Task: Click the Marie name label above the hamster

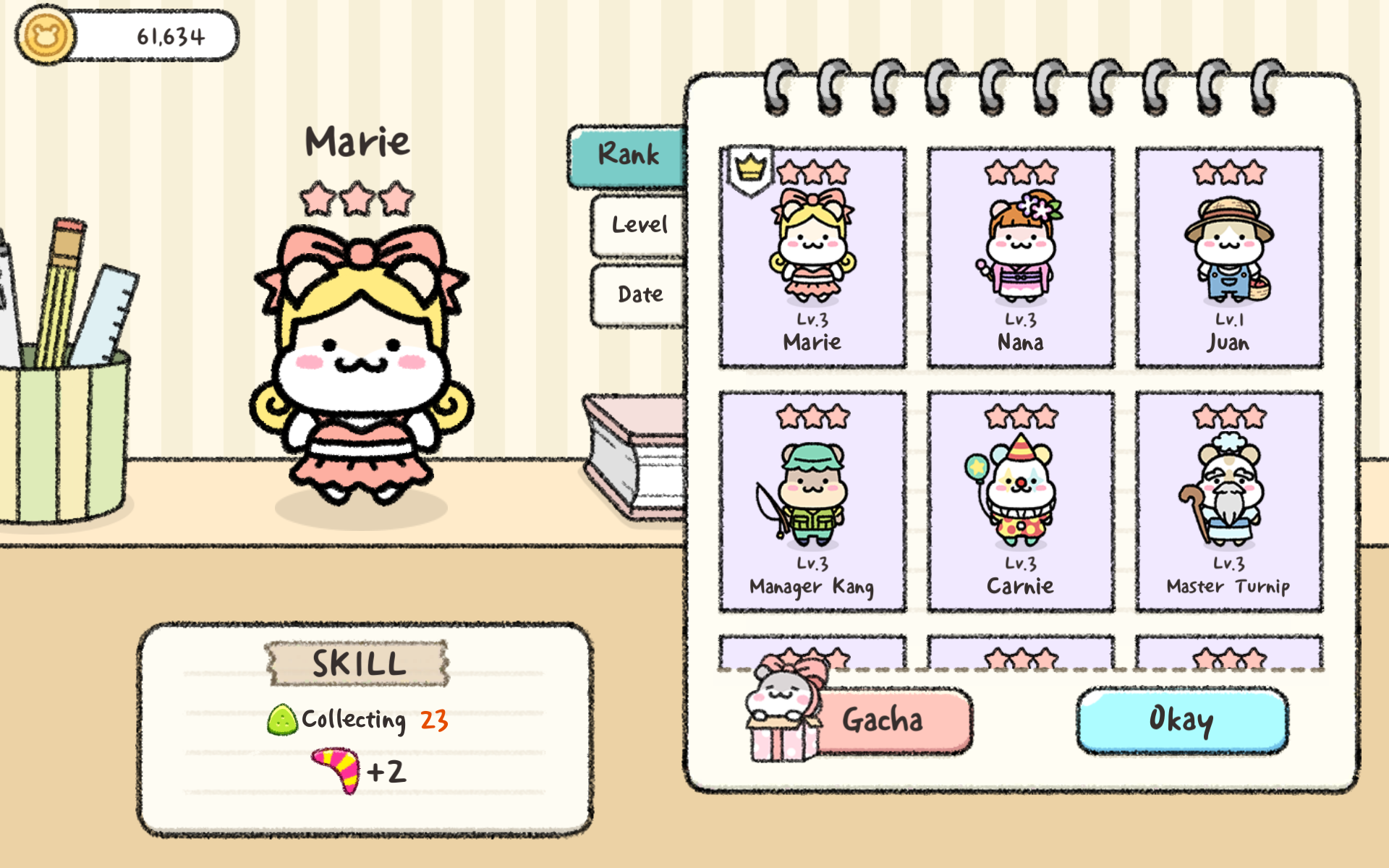Action: [x=357, y=142]
